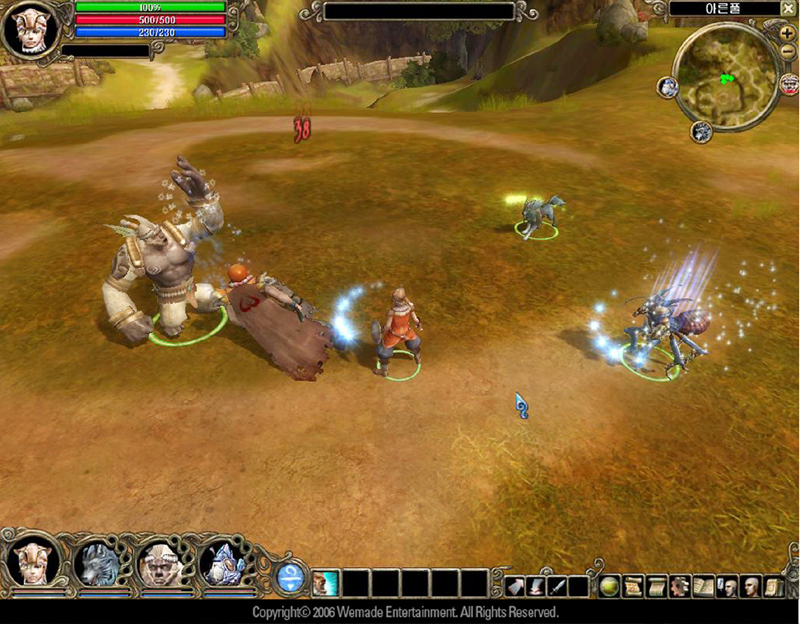Image resolution: width=800 pixels, height=624 pixels.
Task: Close the minimap with the X button
Action: 788,9
